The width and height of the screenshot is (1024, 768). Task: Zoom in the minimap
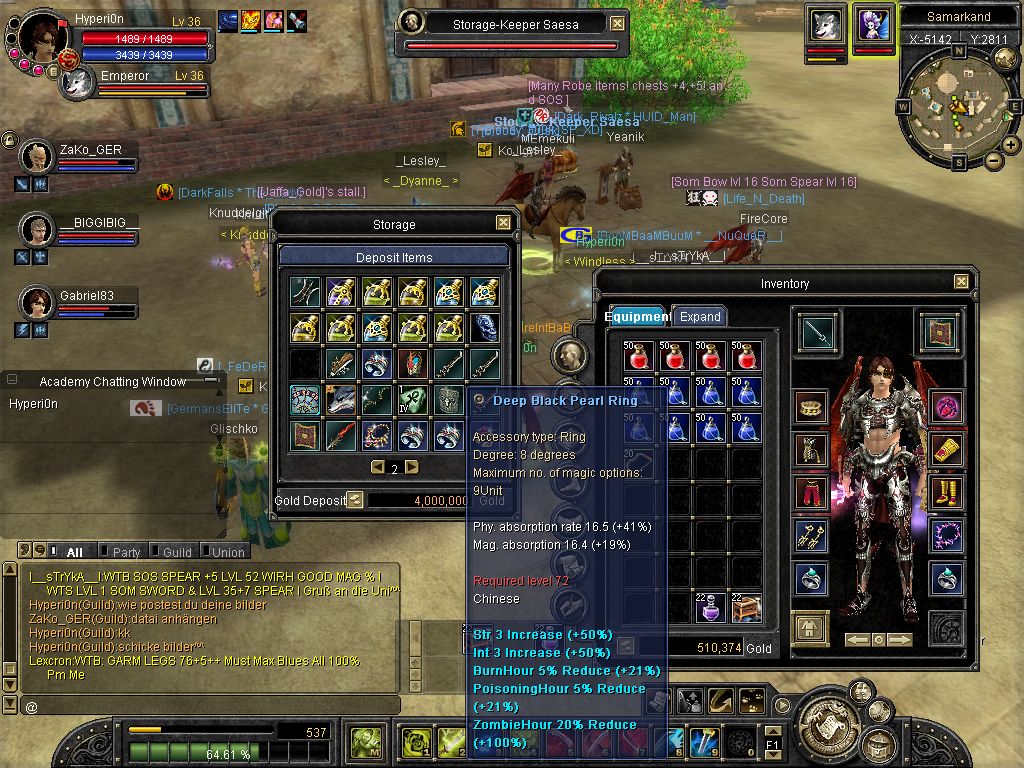click(x=1011, y=145)
